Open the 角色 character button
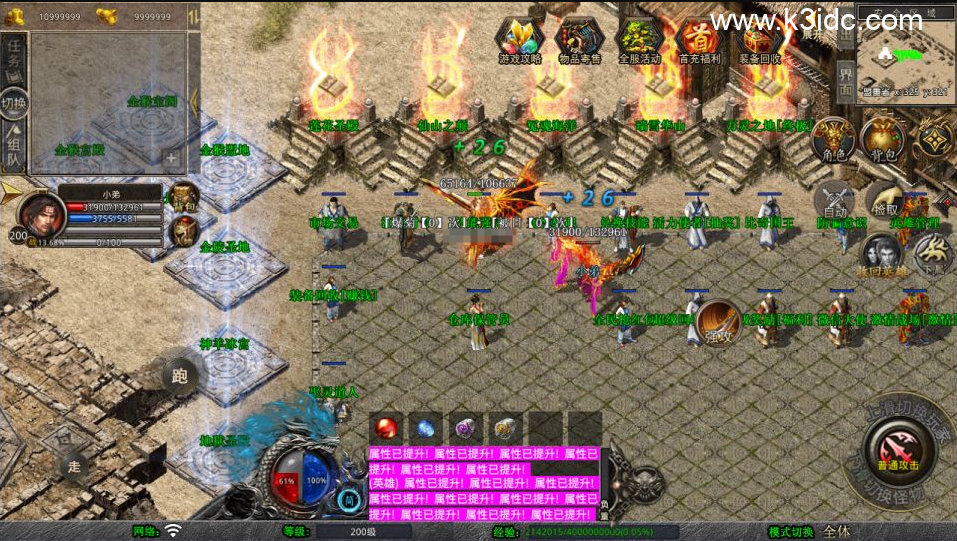This screenshot has width=957, height=541. [832, 140]
